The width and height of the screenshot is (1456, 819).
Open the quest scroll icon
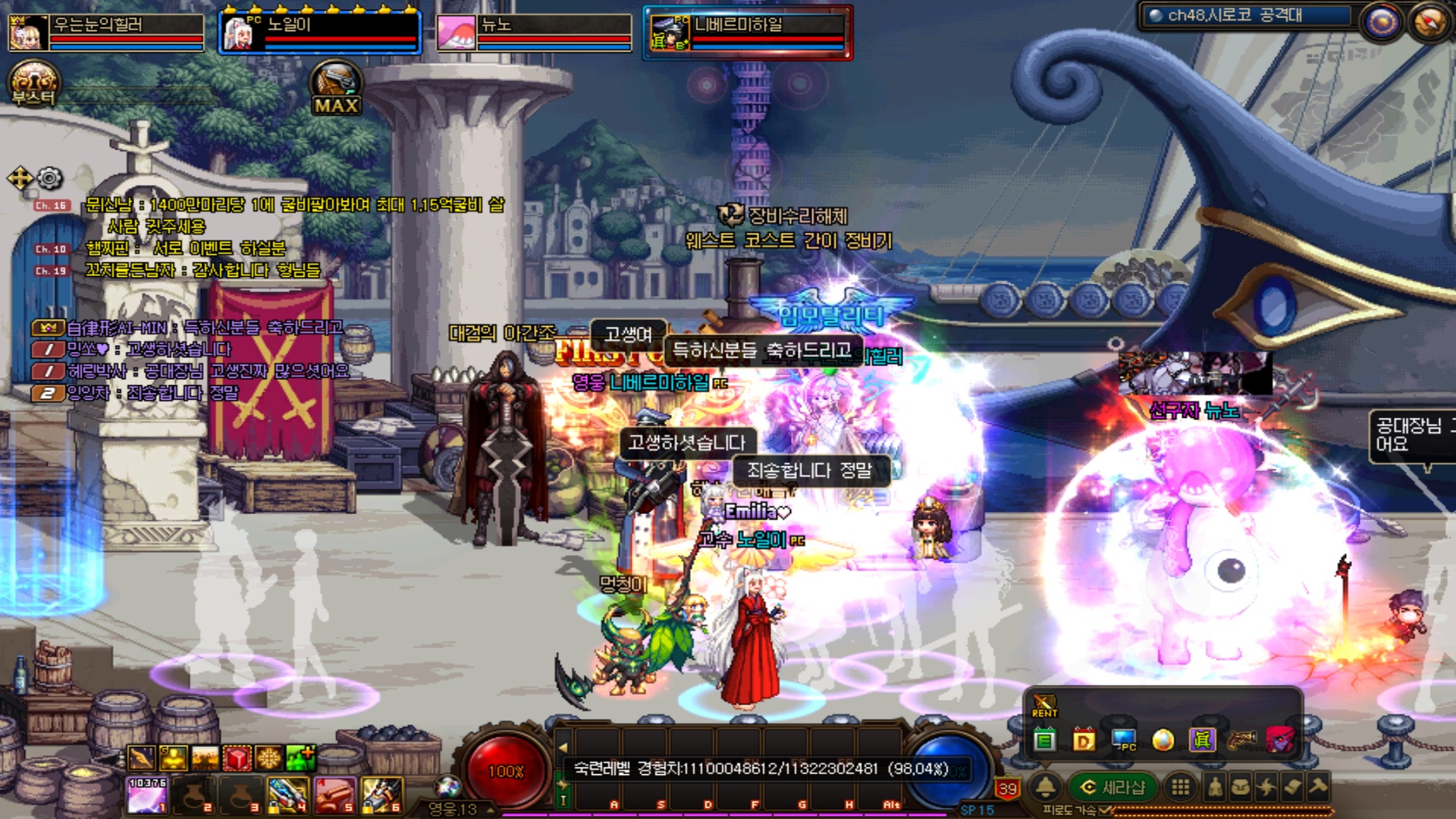1293,787
